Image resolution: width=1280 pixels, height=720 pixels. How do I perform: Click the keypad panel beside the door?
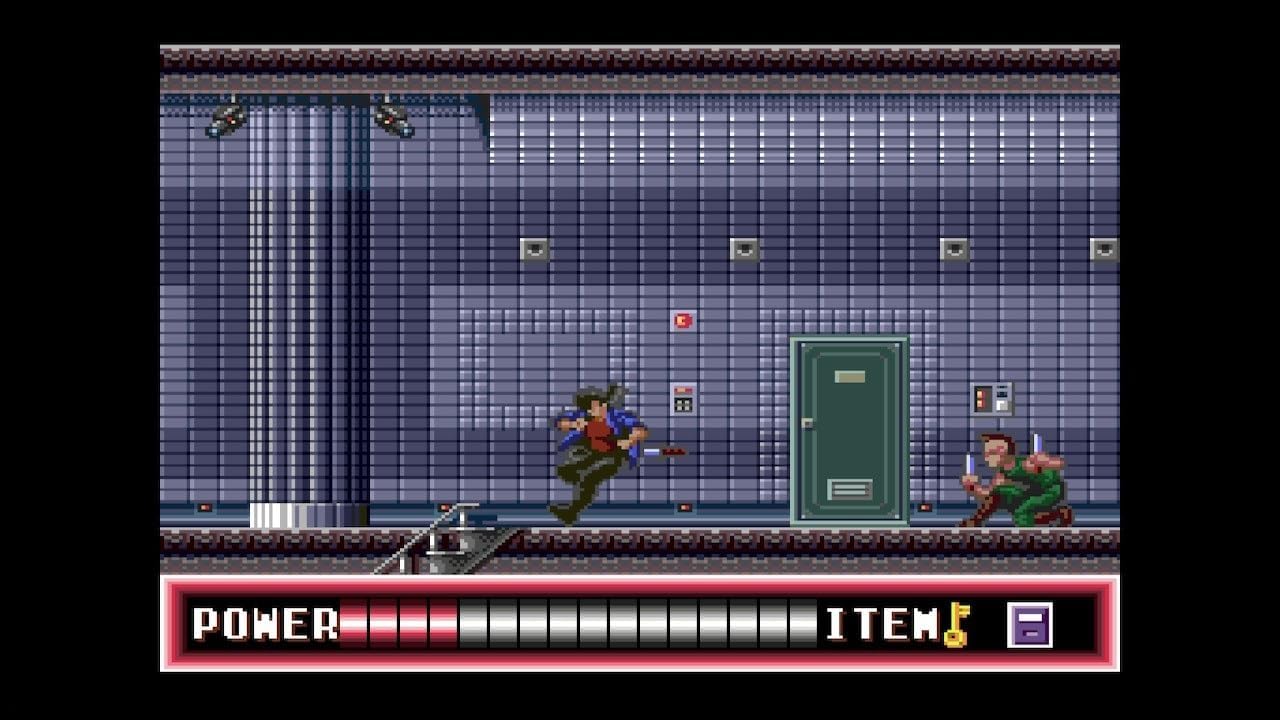coord(992,399)
